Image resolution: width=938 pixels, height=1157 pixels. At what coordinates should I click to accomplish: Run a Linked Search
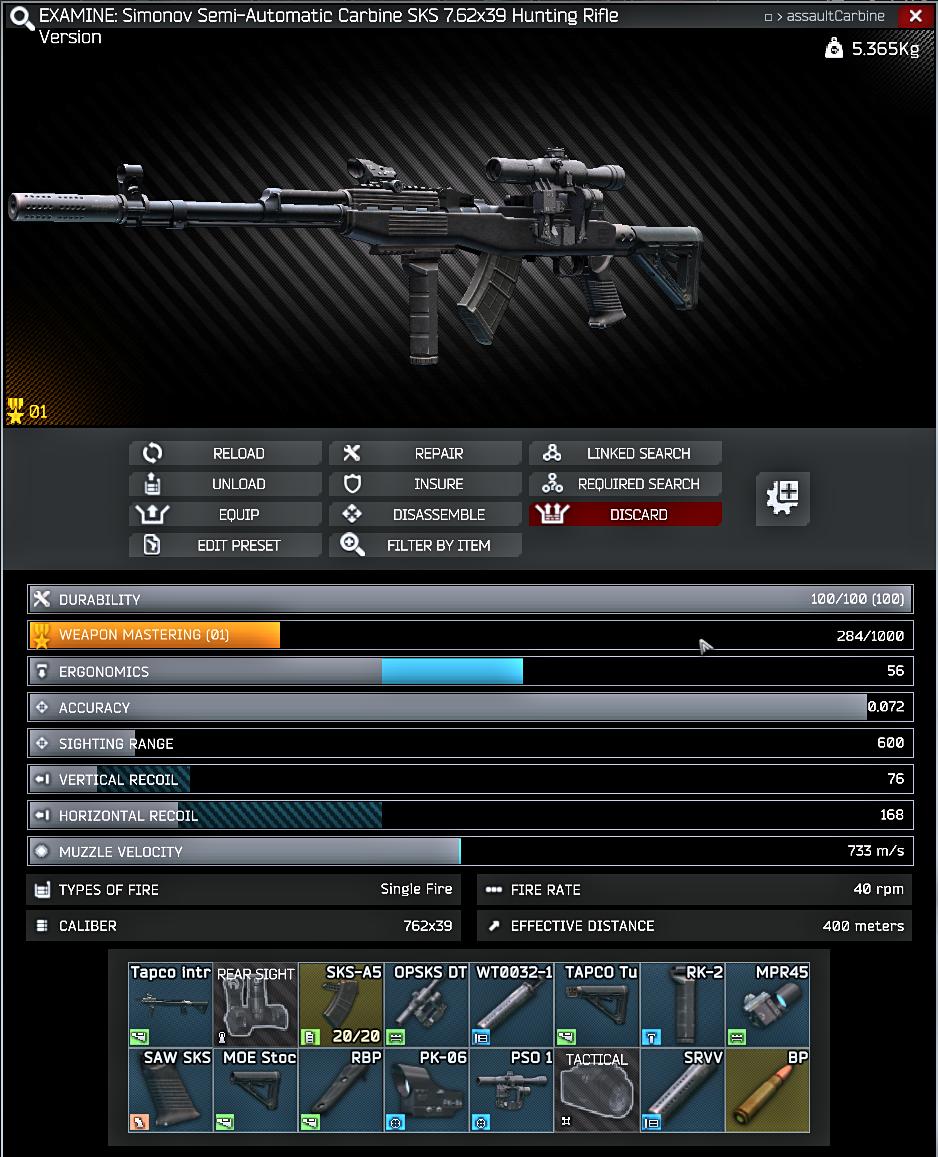pos(626,453)
